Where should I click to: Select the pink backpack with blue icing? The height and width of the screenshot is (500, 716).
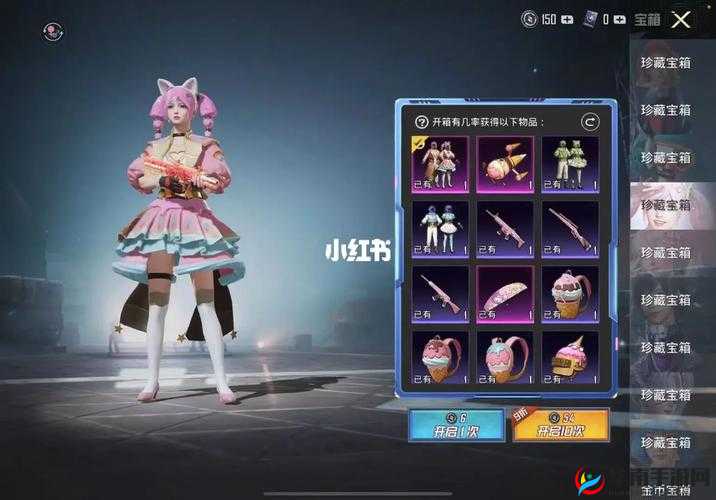[505, 359]
